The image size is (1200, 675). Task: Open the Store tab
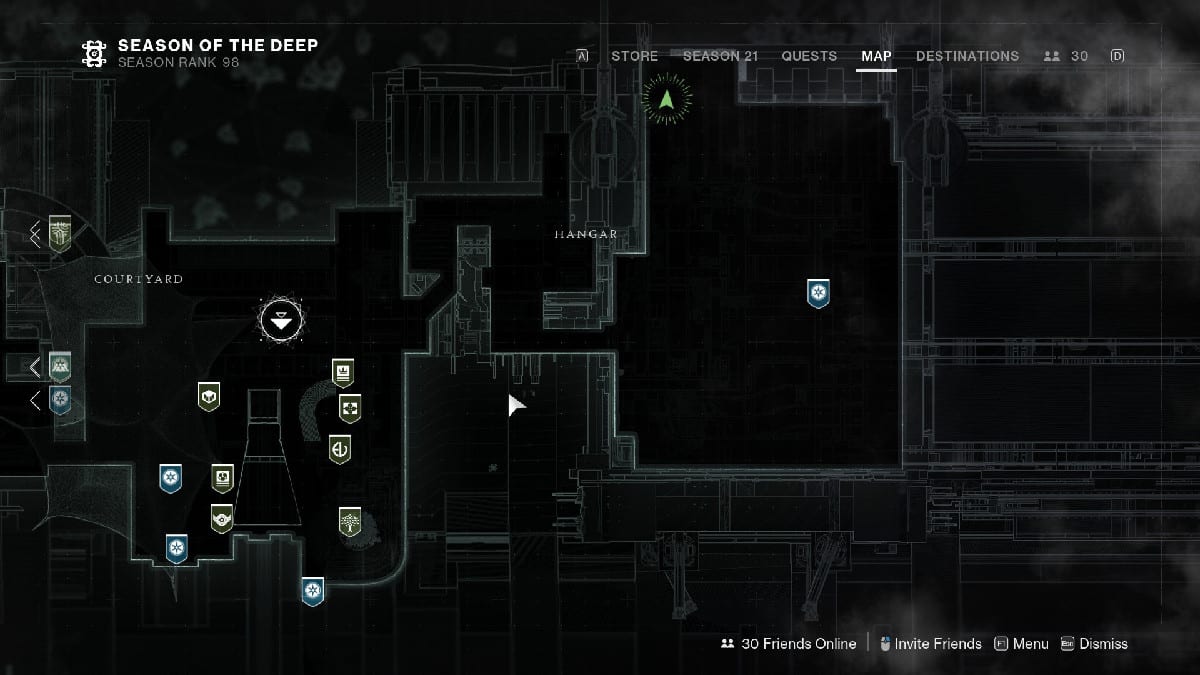click(634, 56)
